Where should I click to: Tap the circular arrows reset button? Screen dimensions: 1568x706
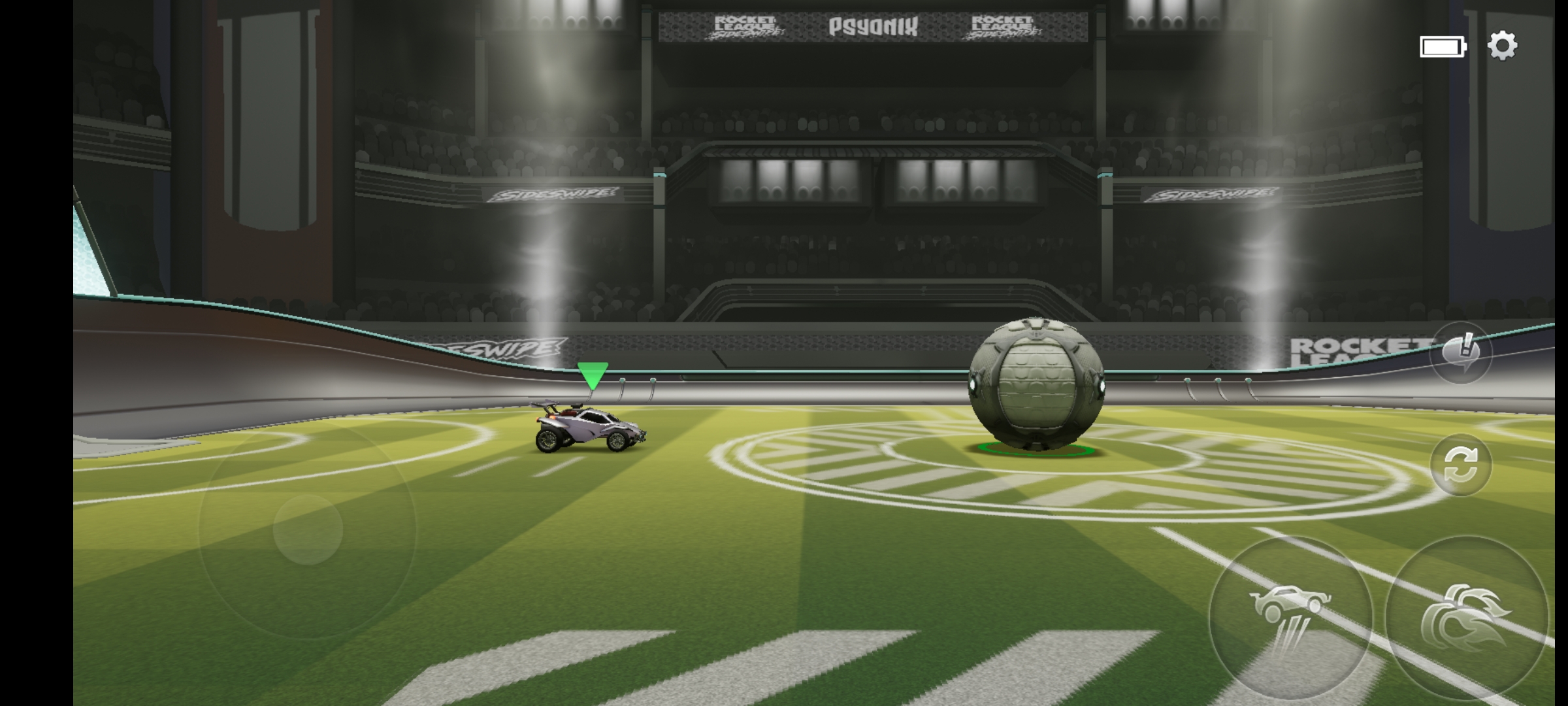point(1461,465)
